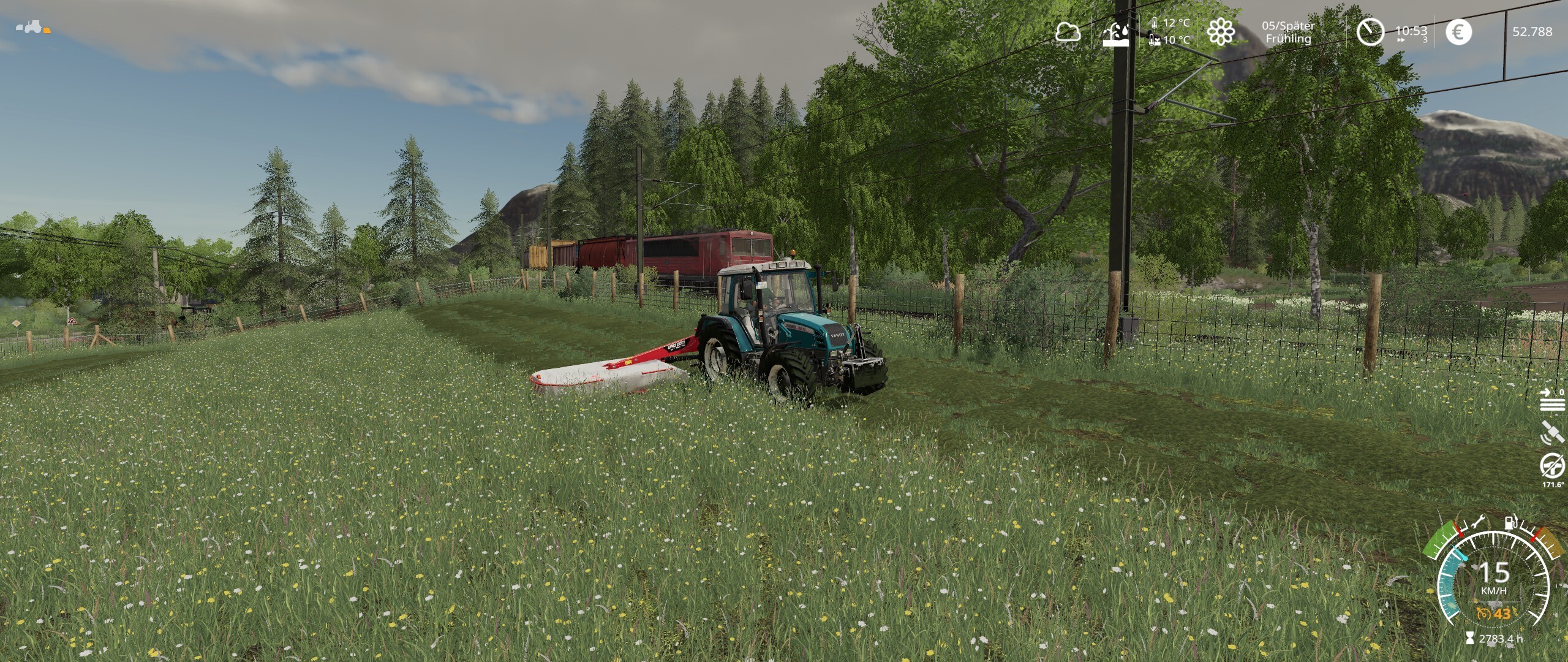Click the clock time icon
This screenshot has width=1568, height=662.
pos(1370,32)
